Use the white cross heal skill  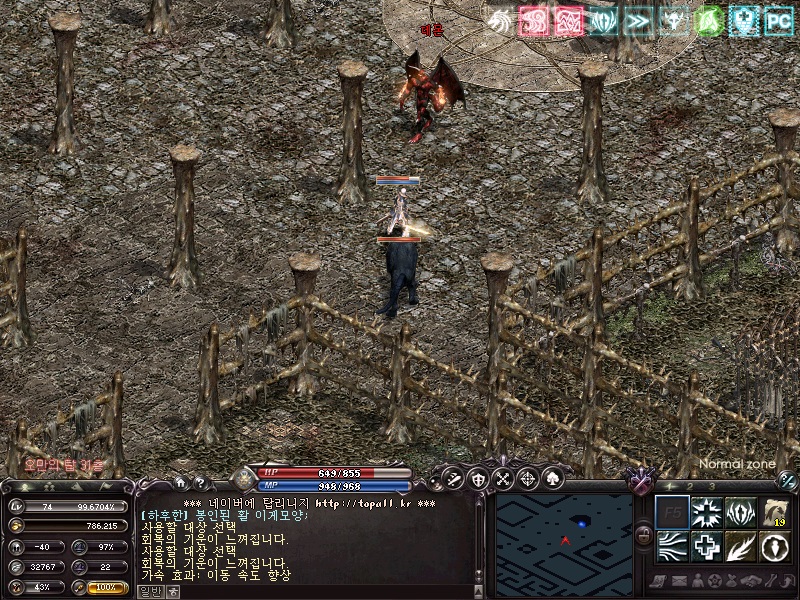click(x=706, y=547)
